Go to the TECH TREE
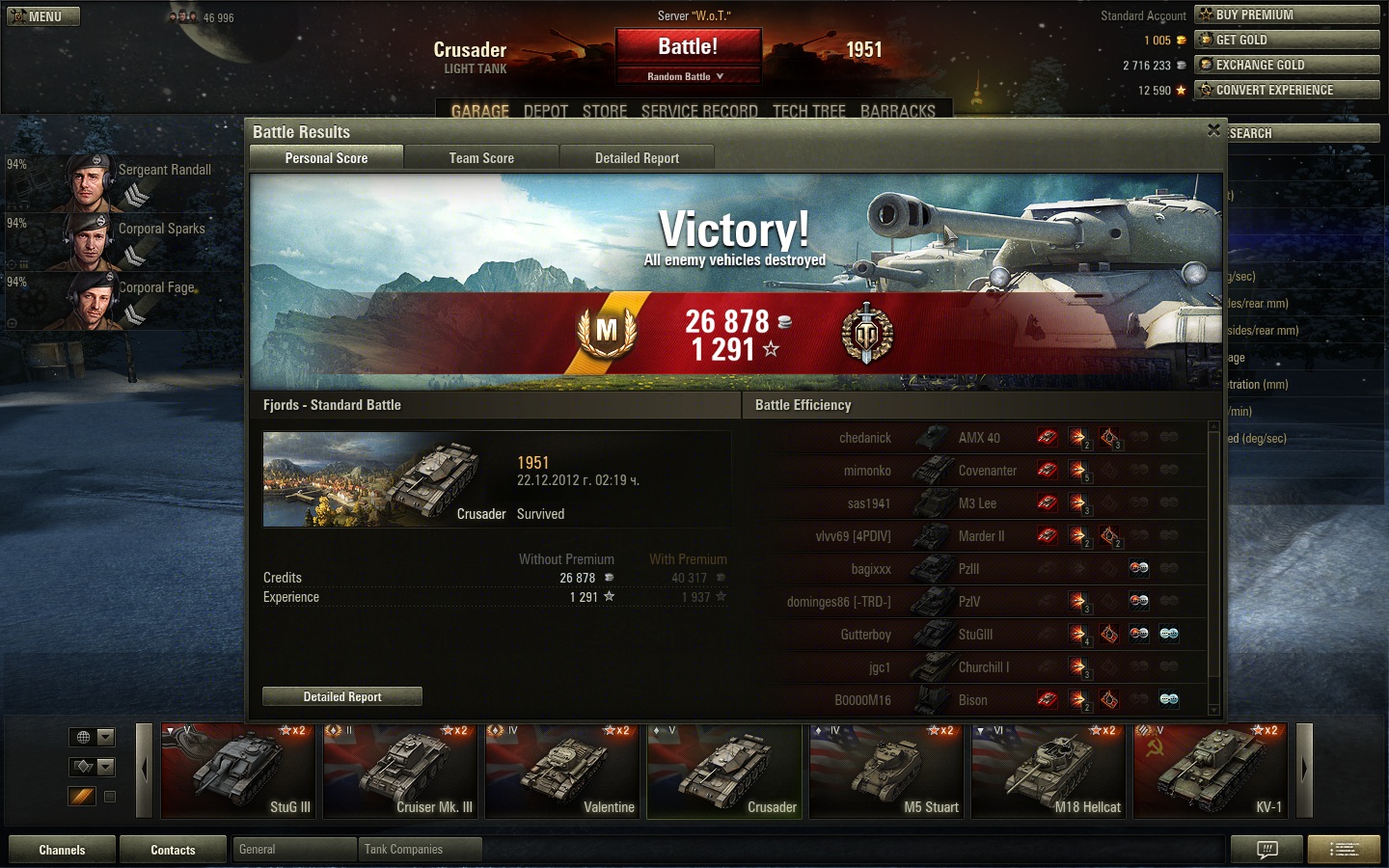The height and width of the screenshot is (868, 1389). click(808, 111)
